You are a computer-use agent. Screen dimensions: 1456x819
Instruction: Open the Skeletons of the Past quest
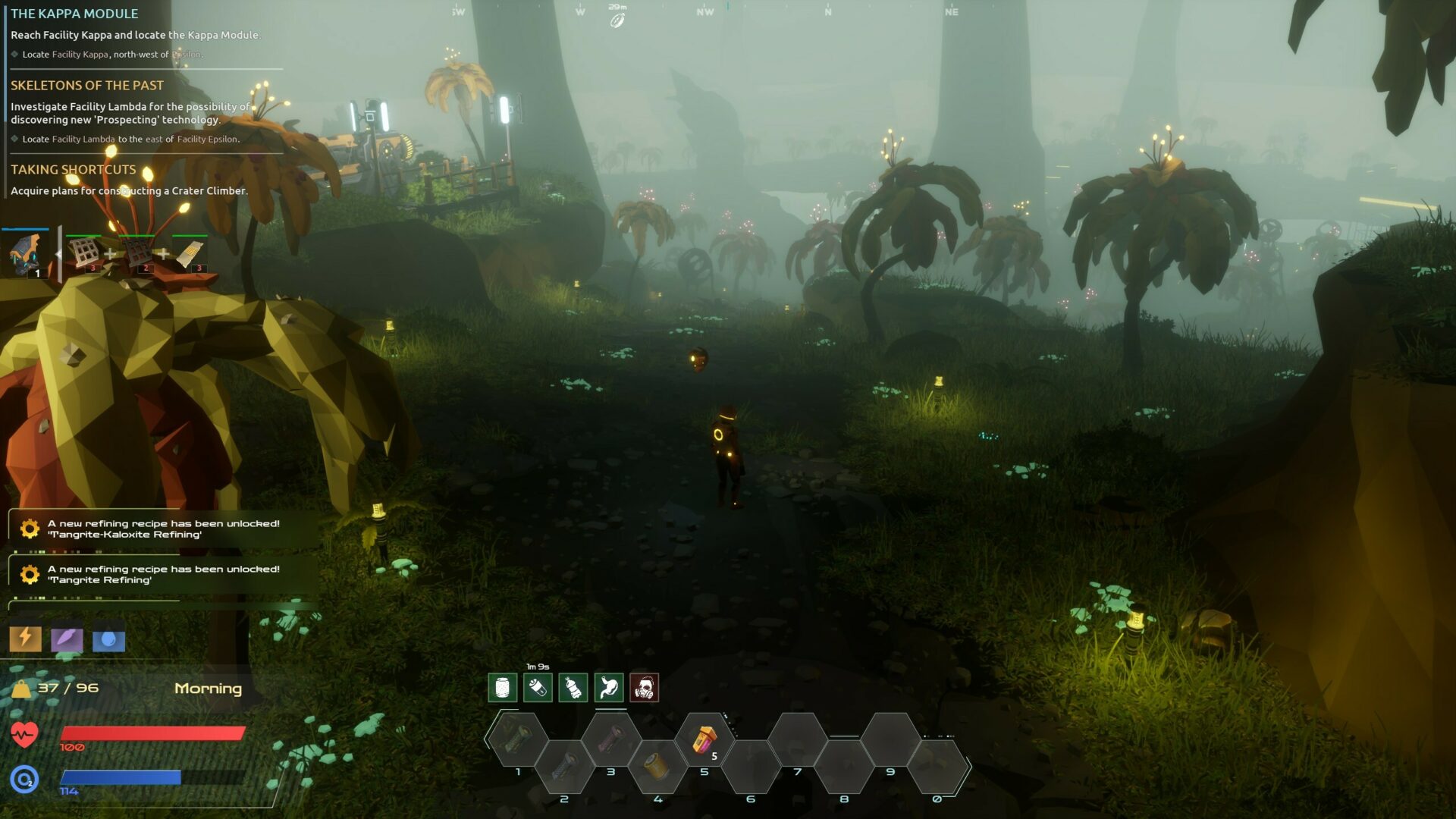click(x=87, y=86)
